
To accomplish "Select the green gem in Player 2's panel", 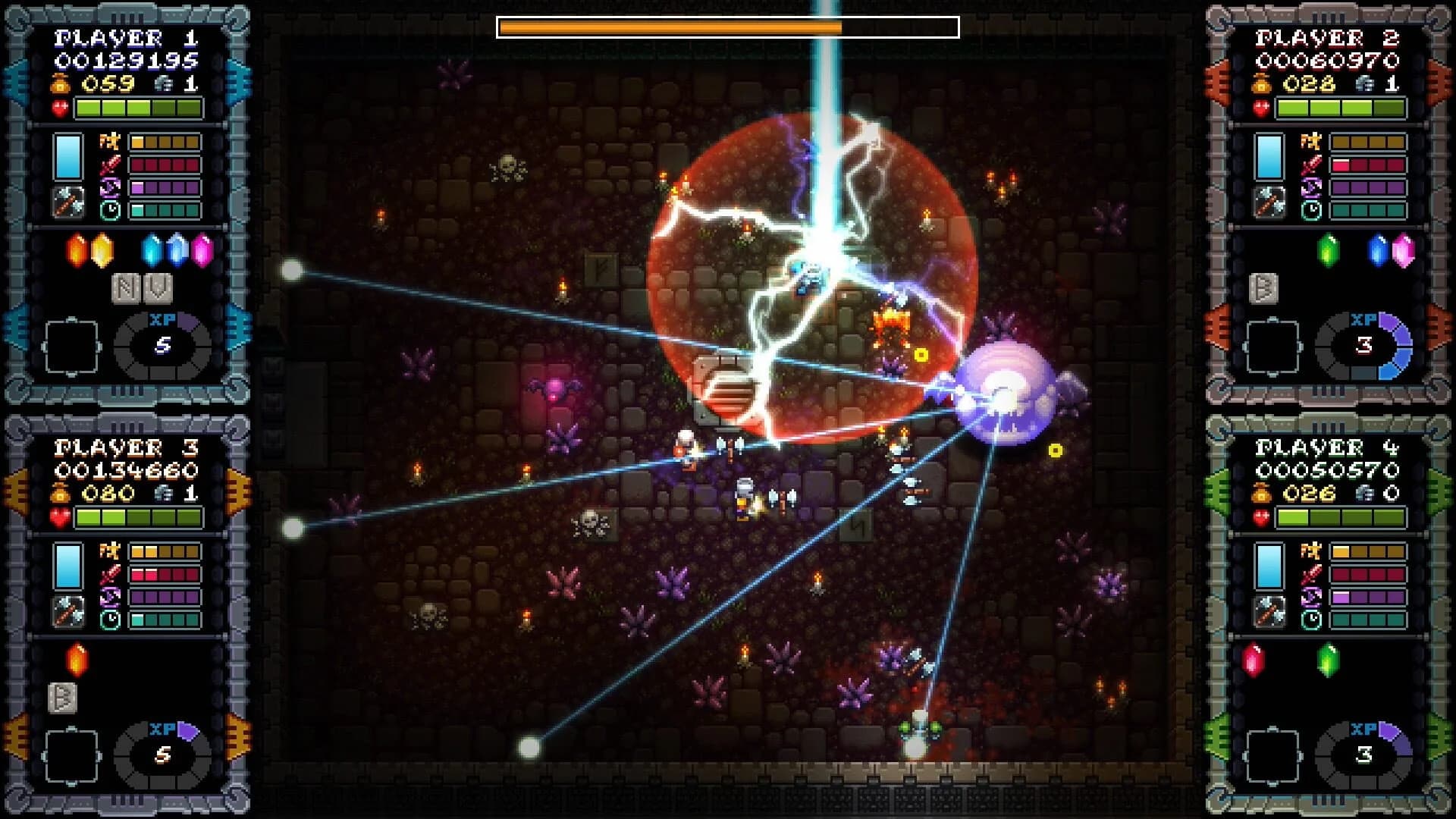I will tap(1327, 249).
